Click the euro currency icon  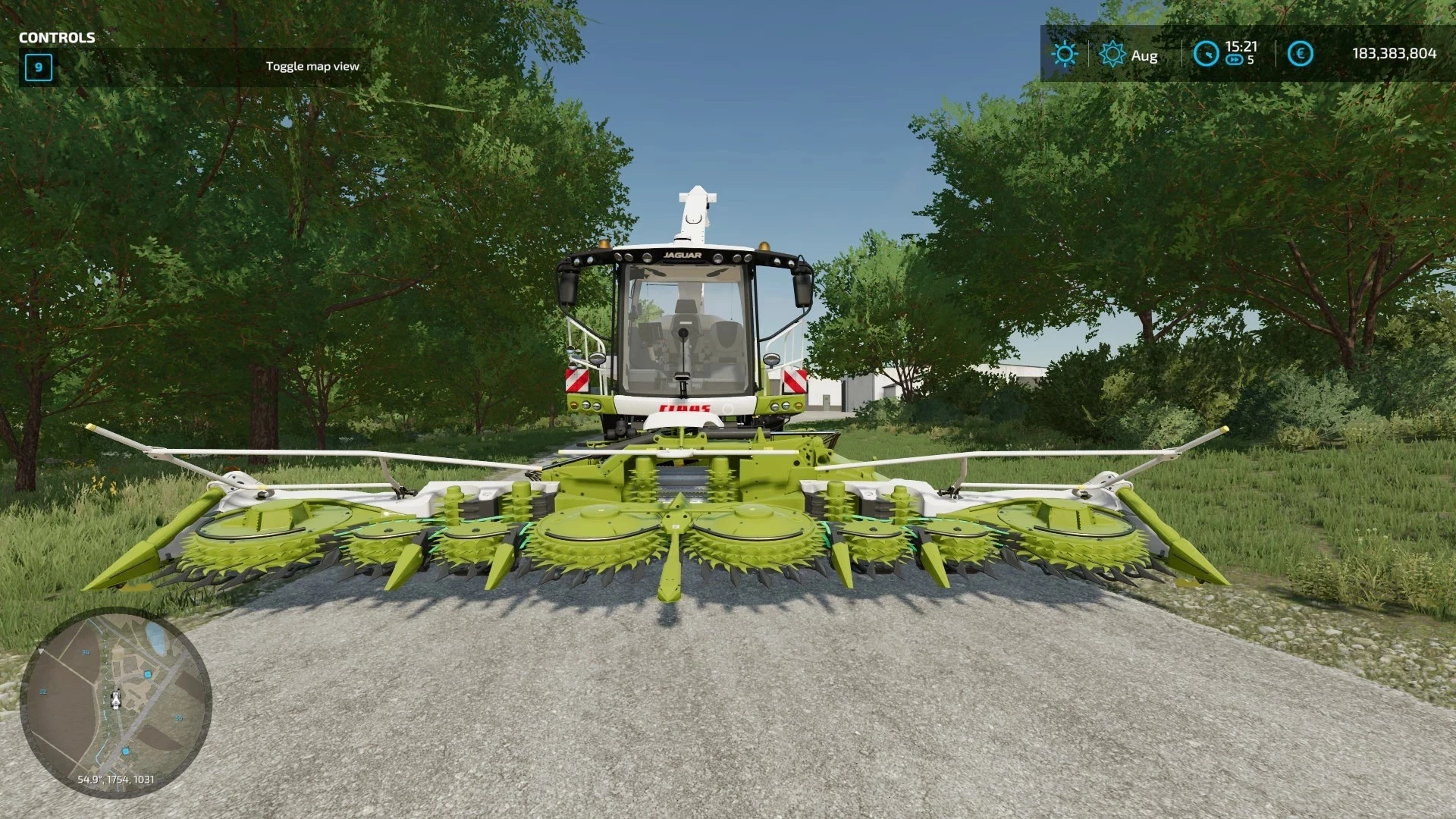pos(1301,52)
